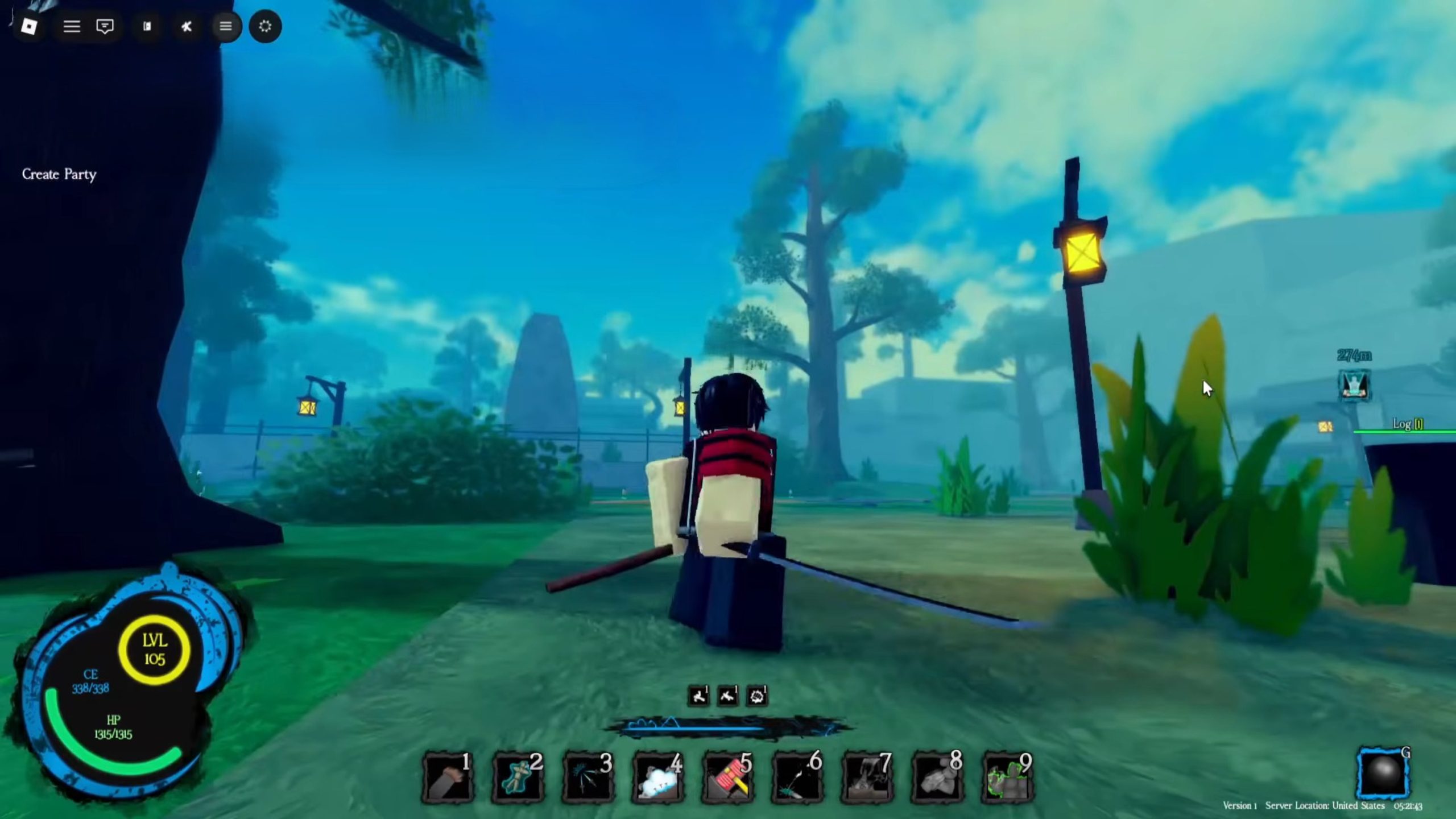This screenshot has width=1456, height=819.
Task: Click the yellow LVL 105 level badge
Action: [x=154, y=650]
